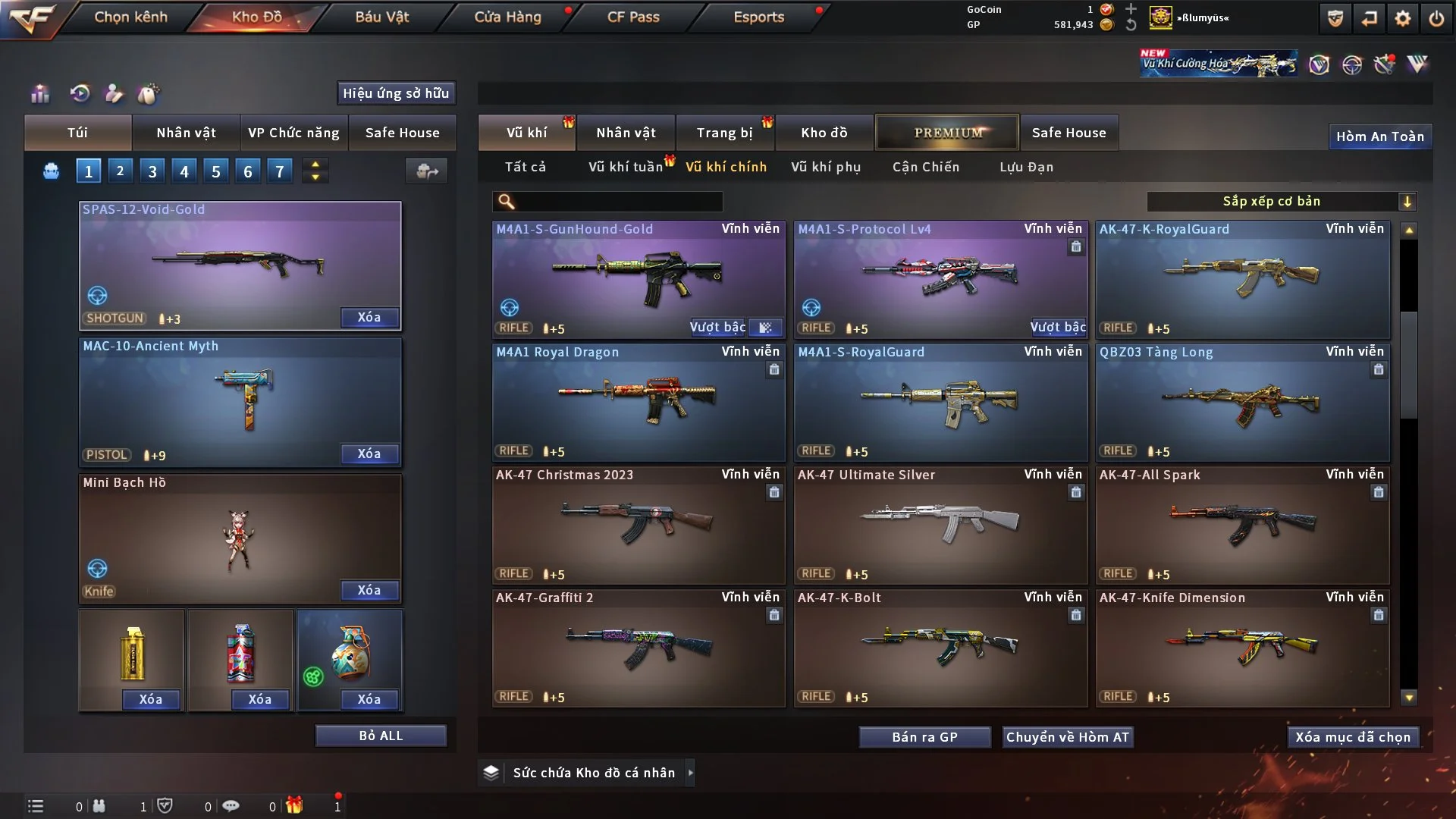The width and height of the screenshot is (1456, 819).
Task: Open the Cửa Hàng shop menu
Action: coord(507,17)
